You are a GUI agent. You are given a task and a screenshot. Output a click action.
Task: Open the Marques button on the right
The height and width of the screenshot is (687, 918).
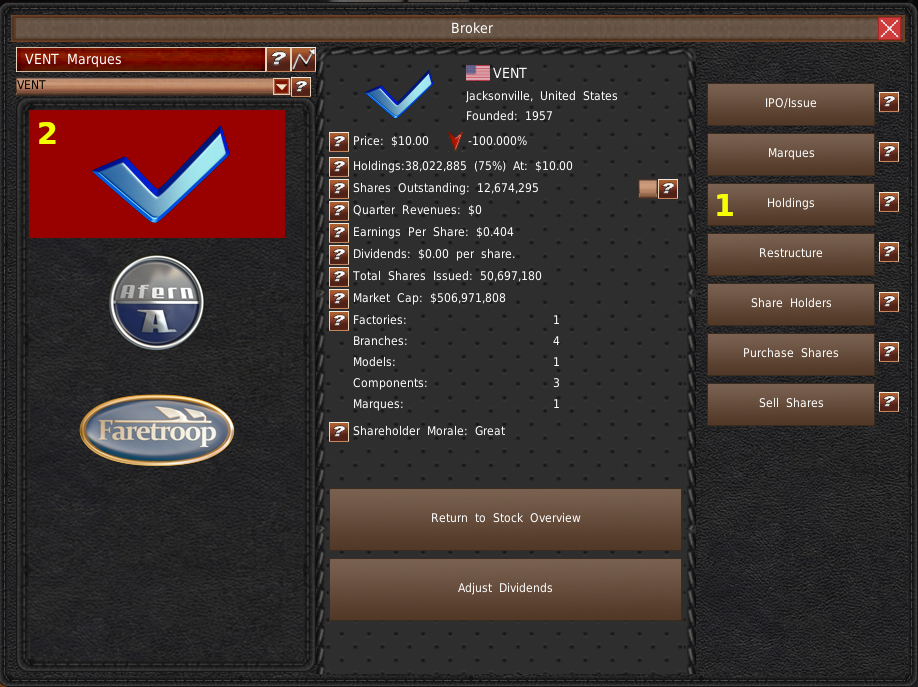[x=790, y=153]
